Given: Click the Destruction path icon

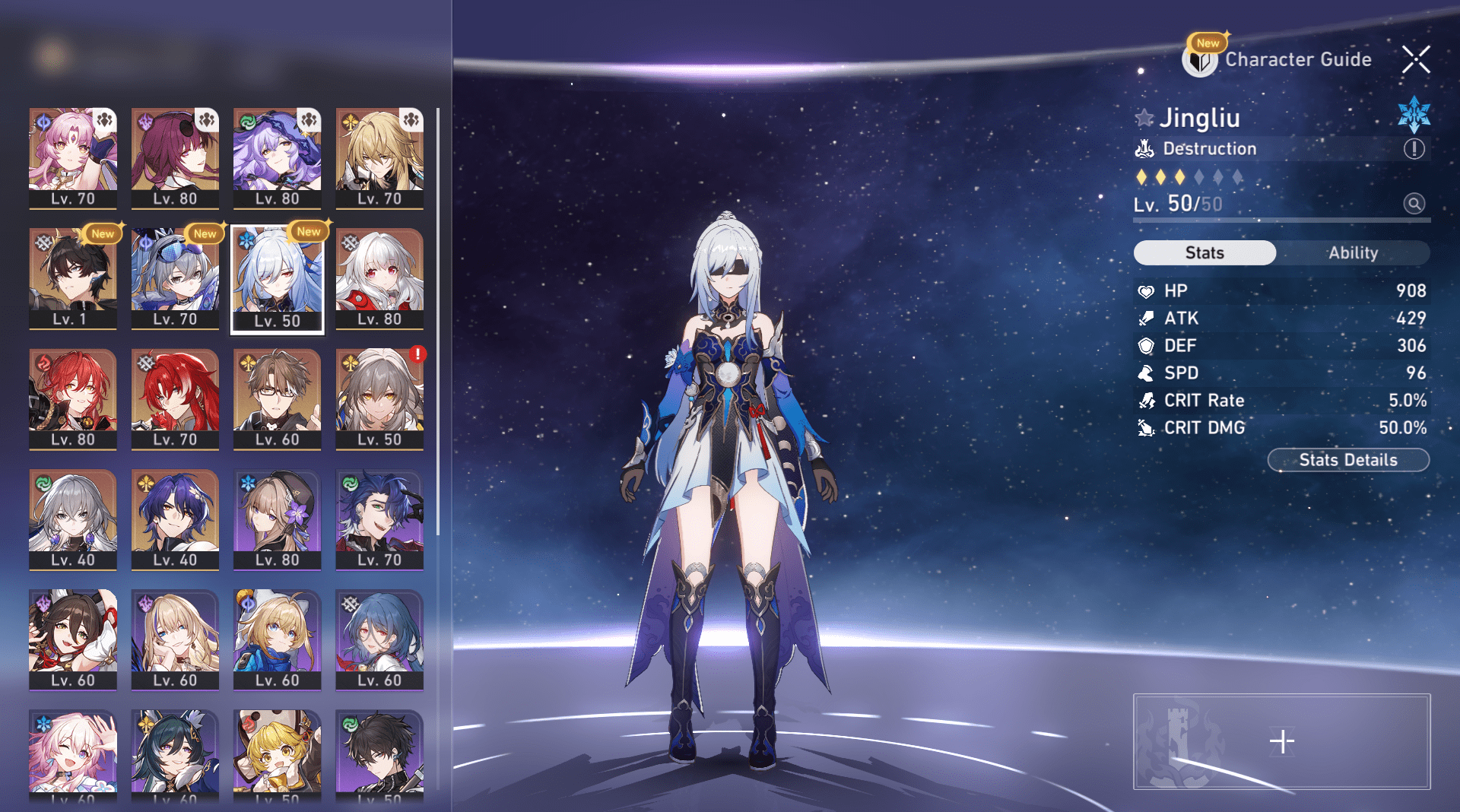Looking at the screenshot, I should [1147, 148].
